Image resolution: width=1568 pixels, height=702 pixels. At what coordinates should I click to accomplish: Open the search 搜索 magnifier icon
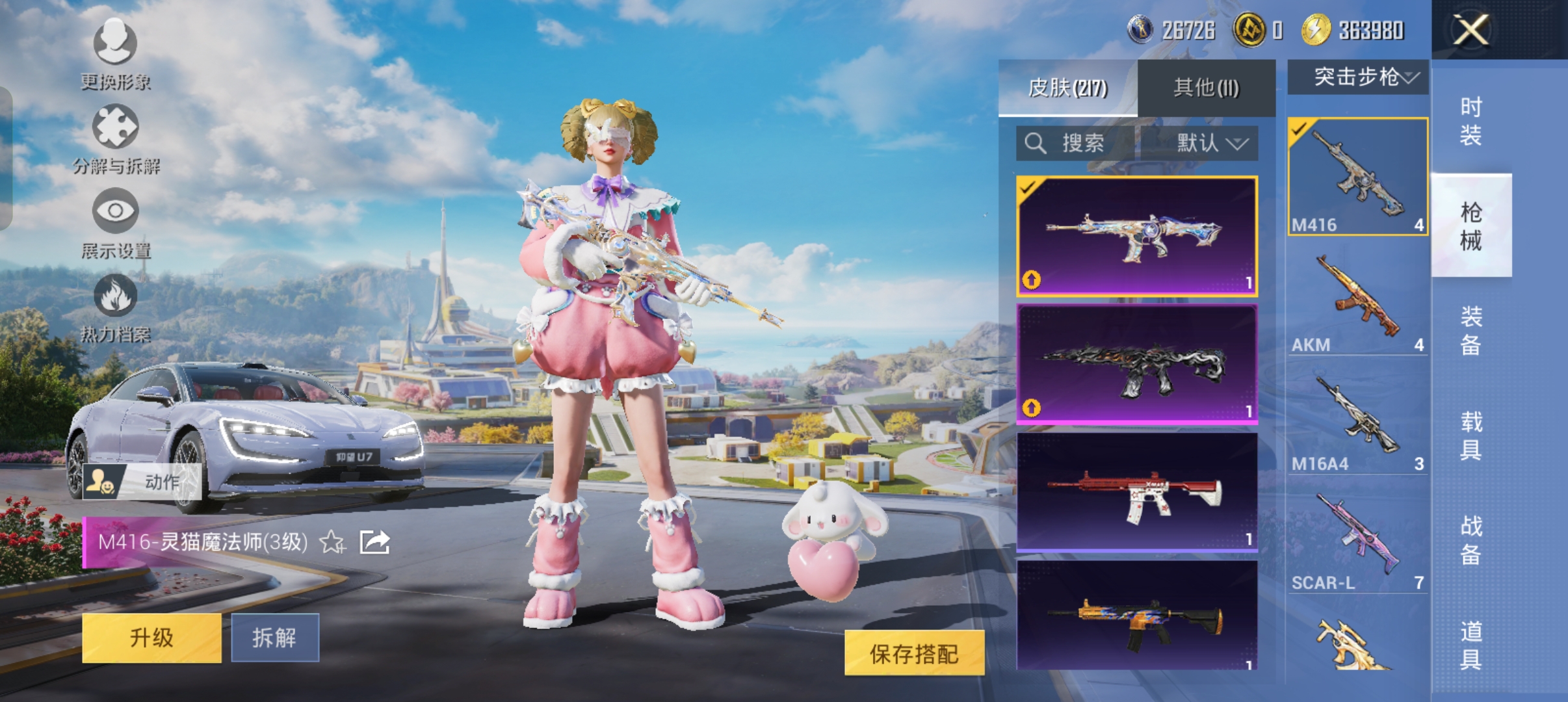[x=1035, y=144]
